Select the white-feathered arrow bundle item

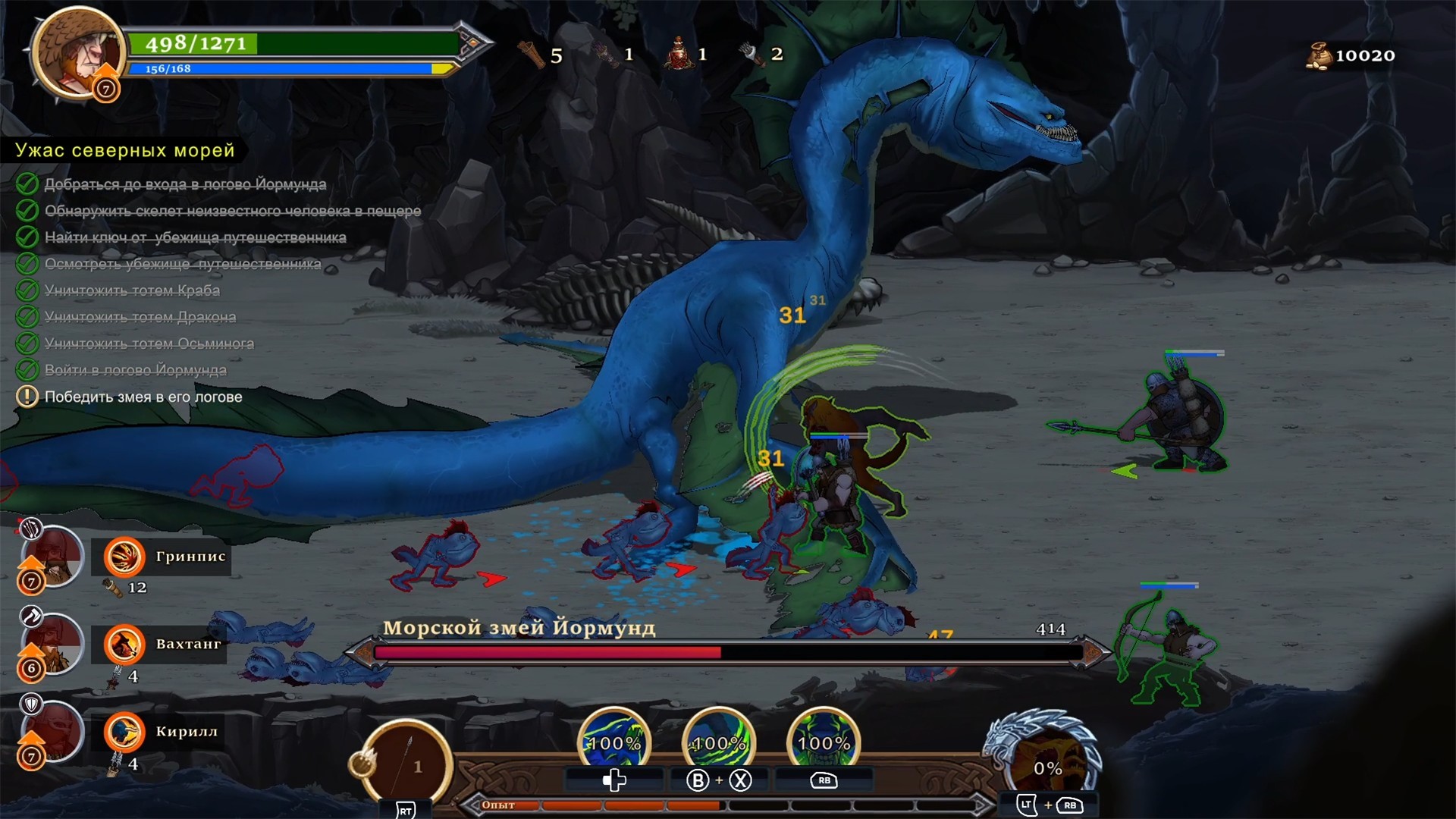(751, 54)
